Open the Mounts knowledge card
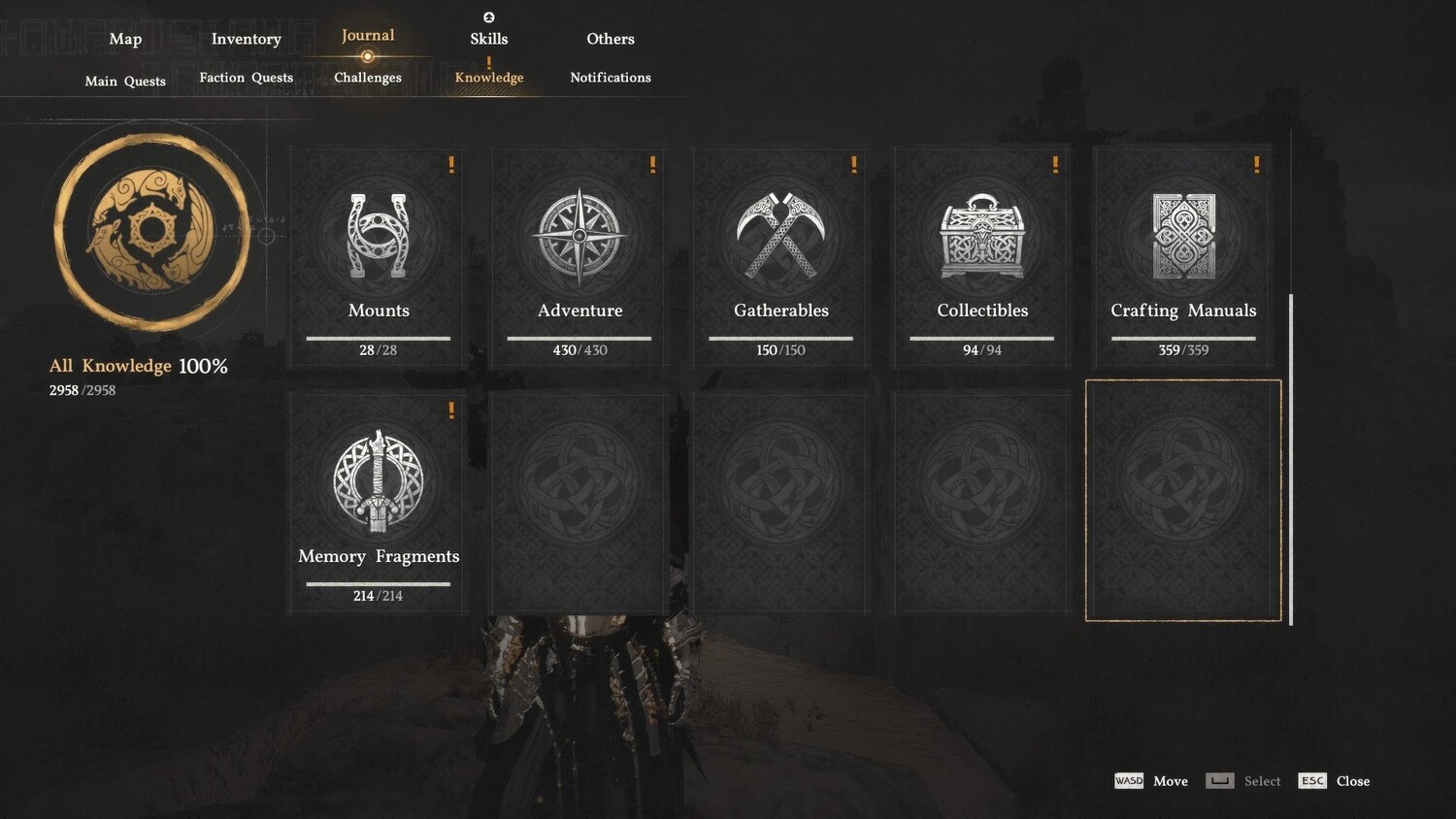 pos(379,257)
